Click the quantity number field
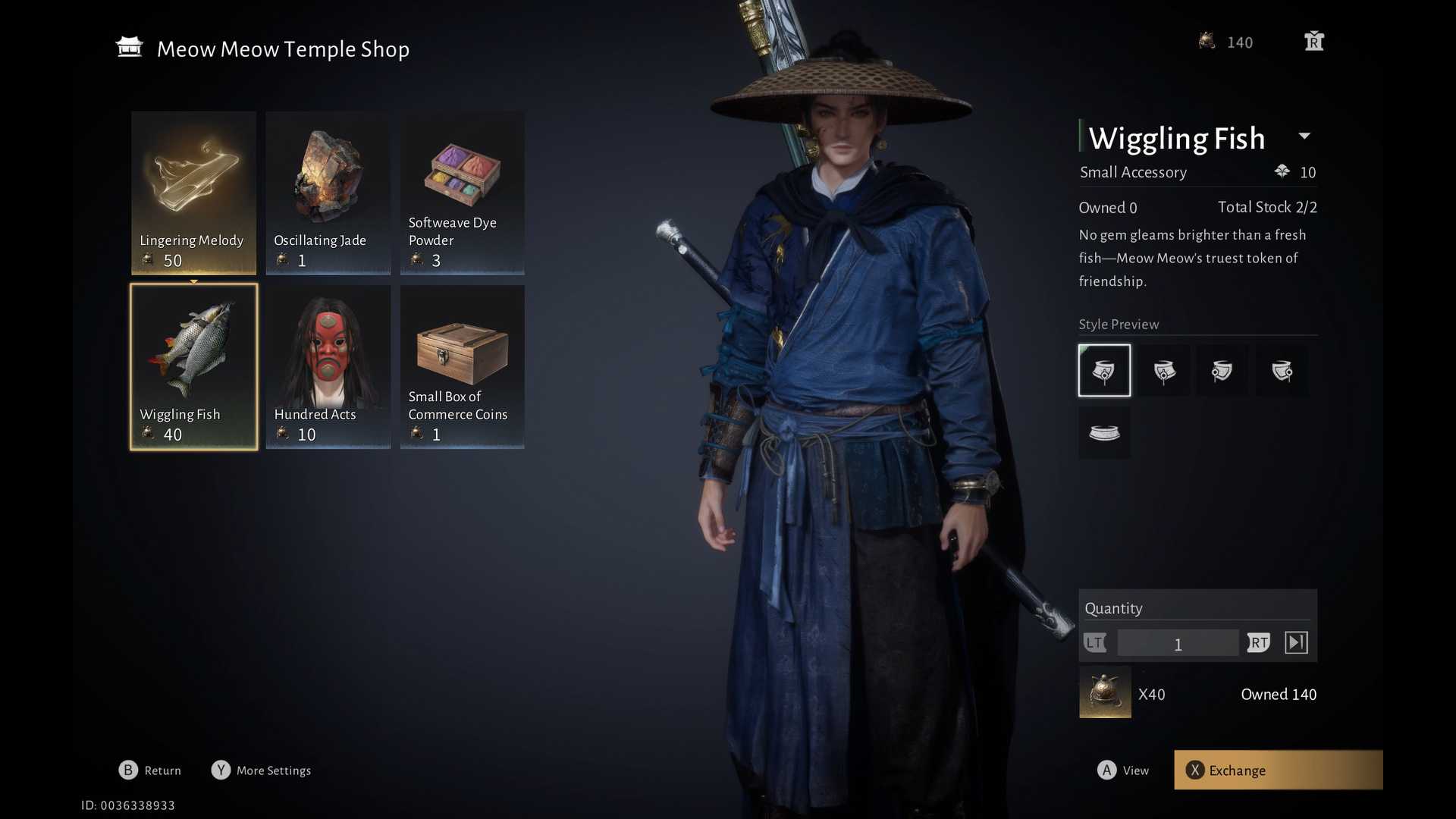The image size is (1456, 819). 1178,644
